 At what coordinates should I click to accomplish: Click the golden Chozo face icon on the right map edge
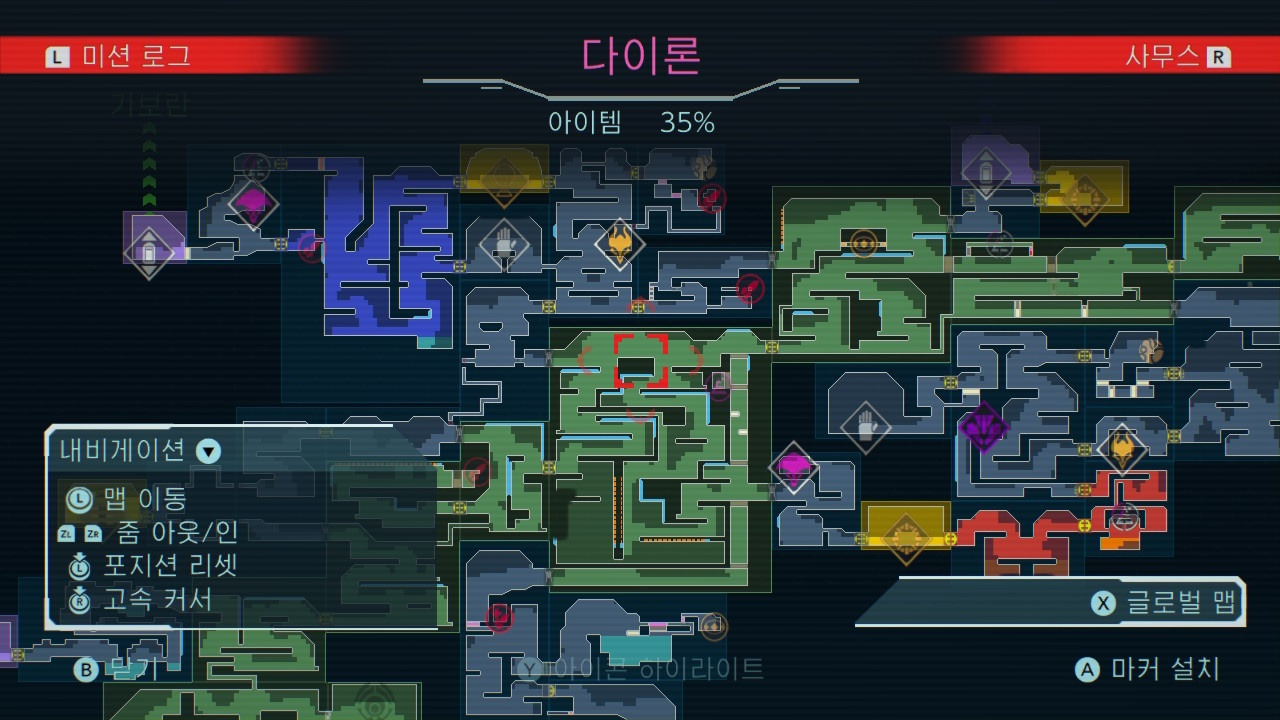(1122, 450)
